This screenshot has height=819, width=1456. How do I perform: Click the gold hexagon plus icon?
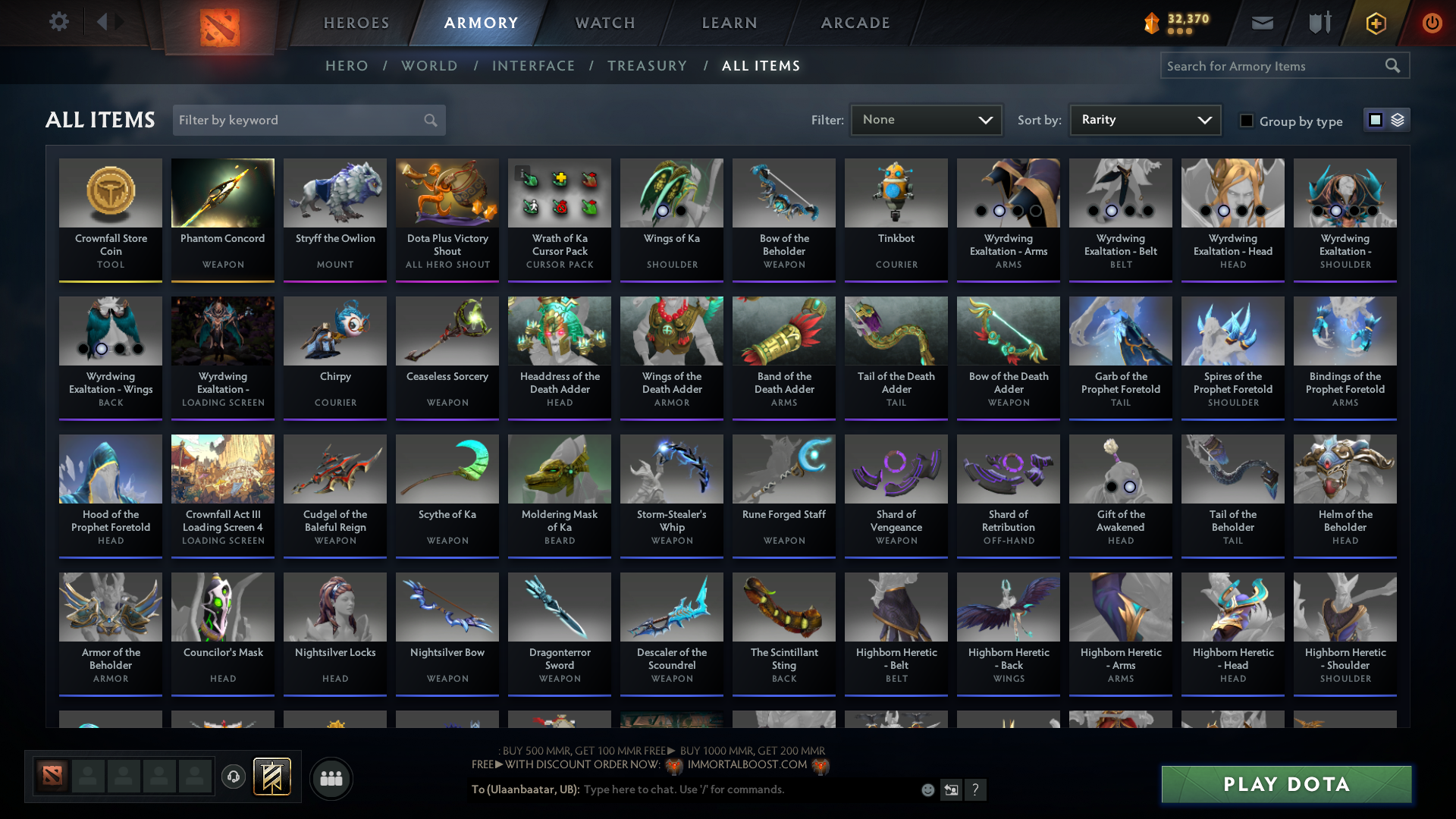pos(1375,23)
